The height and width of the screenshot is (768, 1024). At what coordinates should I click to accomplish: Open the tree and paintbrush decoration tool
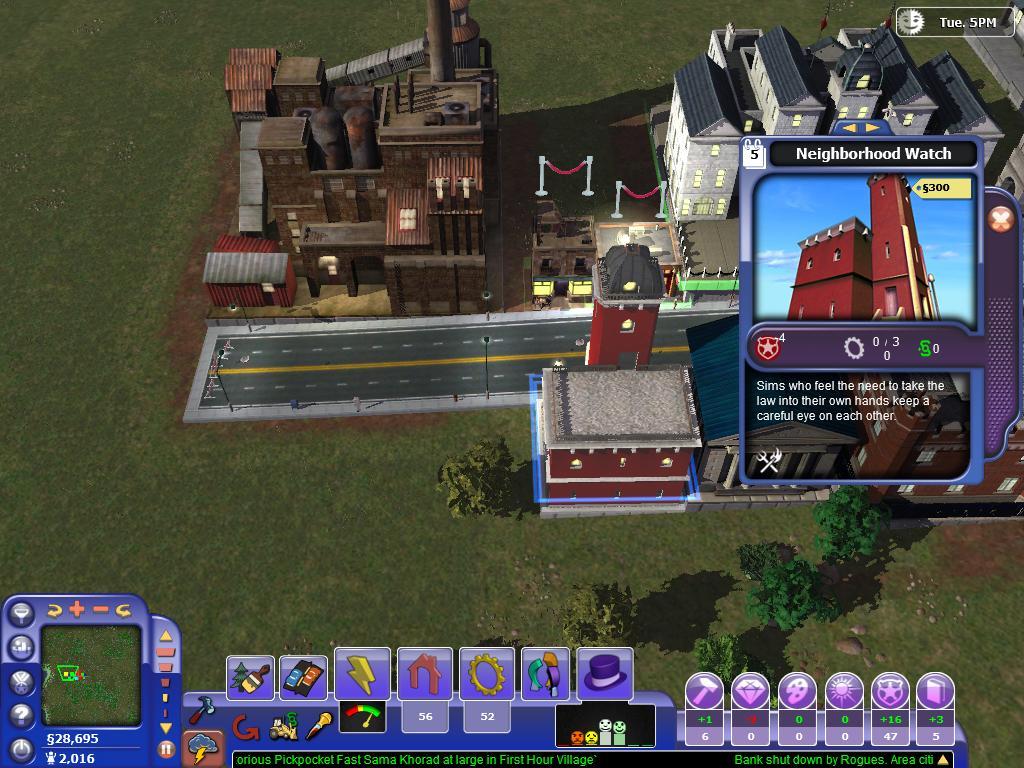(250, 678)
